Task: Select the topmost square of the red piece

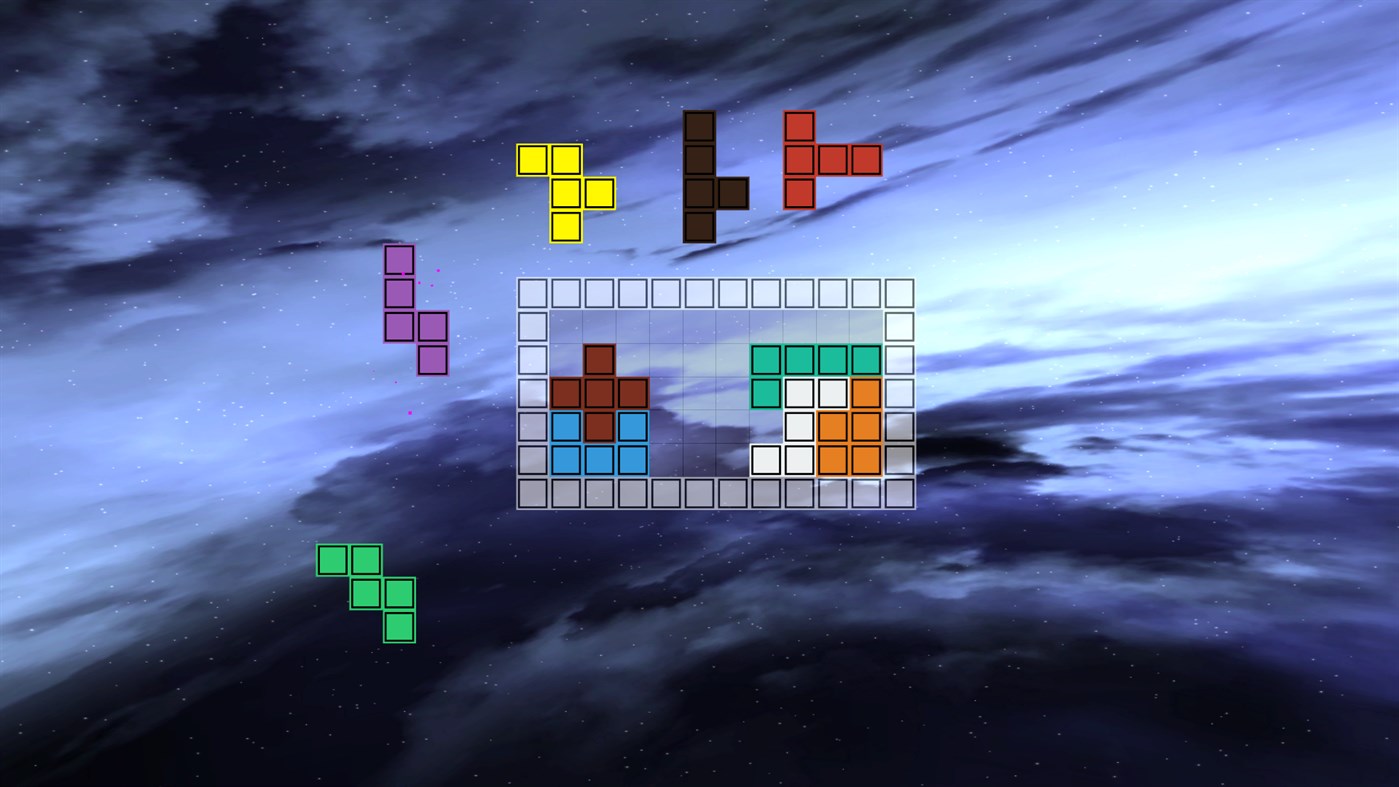Action: click(798, 125)
